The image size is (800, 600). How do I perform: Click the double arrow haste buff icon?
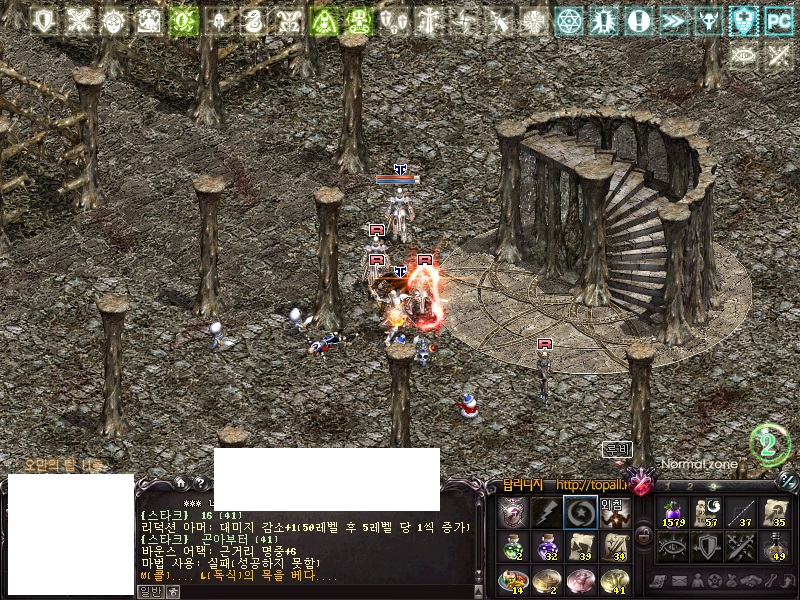pos(673,20)
